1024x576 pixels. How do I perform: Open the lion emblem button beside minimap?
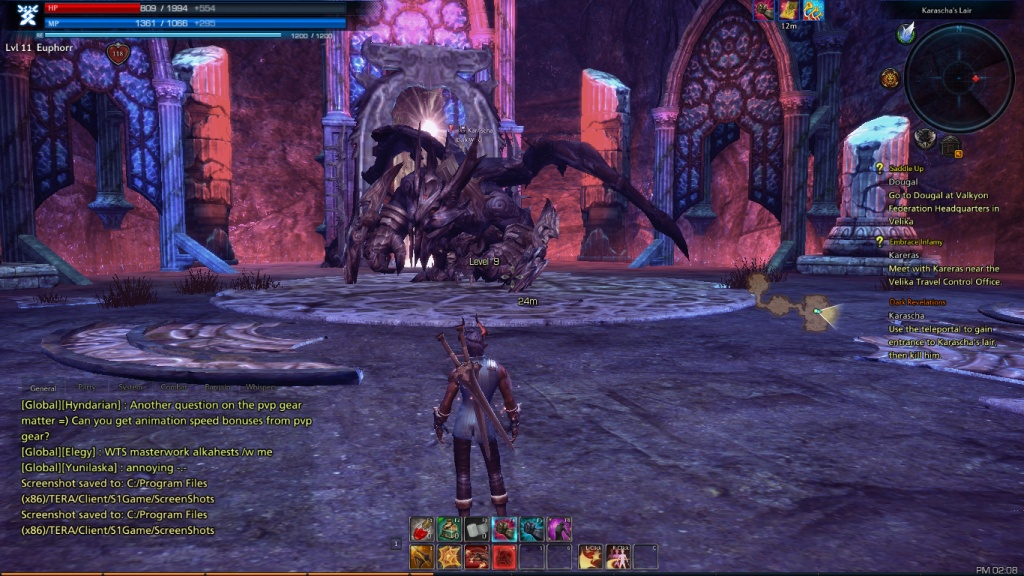(x=890, y=78)
